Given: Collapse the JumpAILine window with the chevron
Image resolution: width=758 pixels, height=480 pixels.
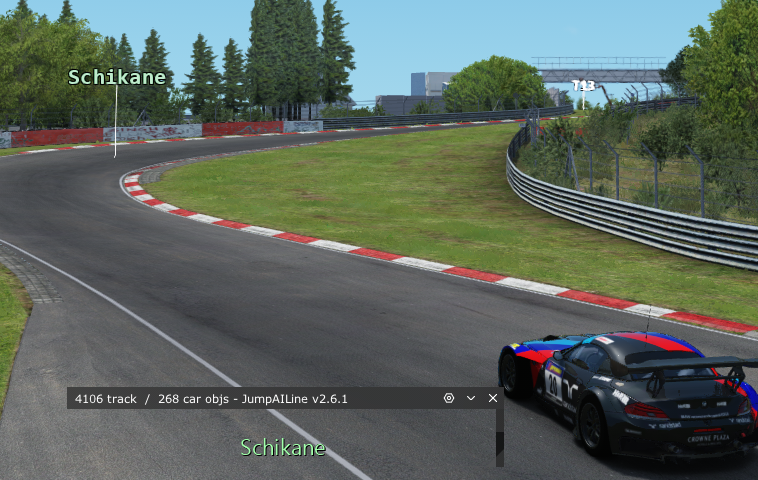Looking at the screenshot, I should [471, 398].
